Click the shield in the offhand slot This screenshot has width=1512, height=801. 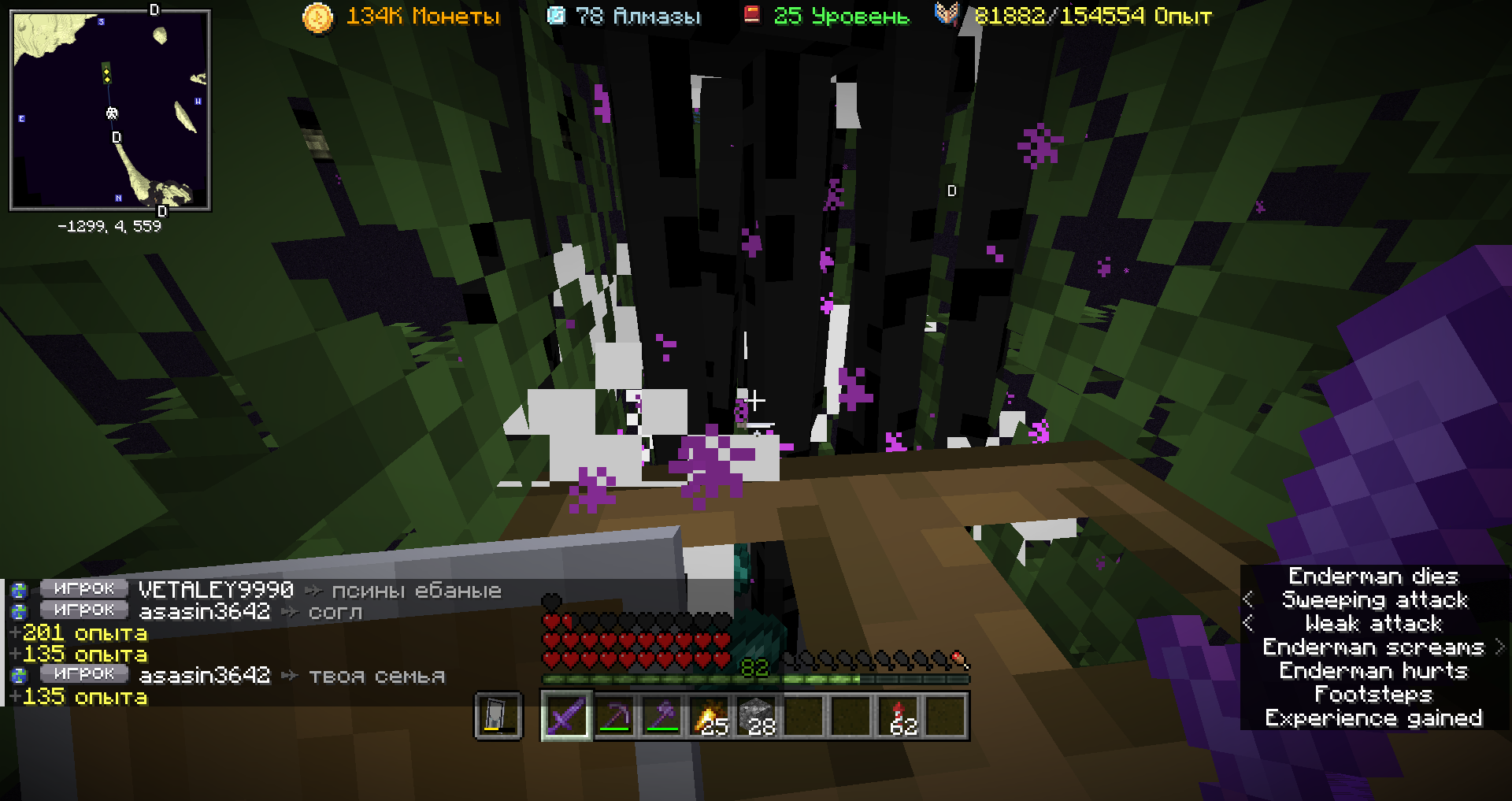pyautogui.click(x=498, y=716)
